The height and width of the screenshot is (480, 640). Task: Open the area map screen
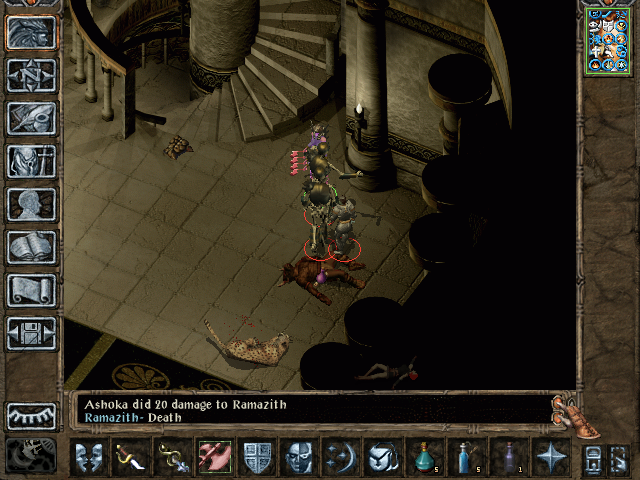[x=32, y=76]
